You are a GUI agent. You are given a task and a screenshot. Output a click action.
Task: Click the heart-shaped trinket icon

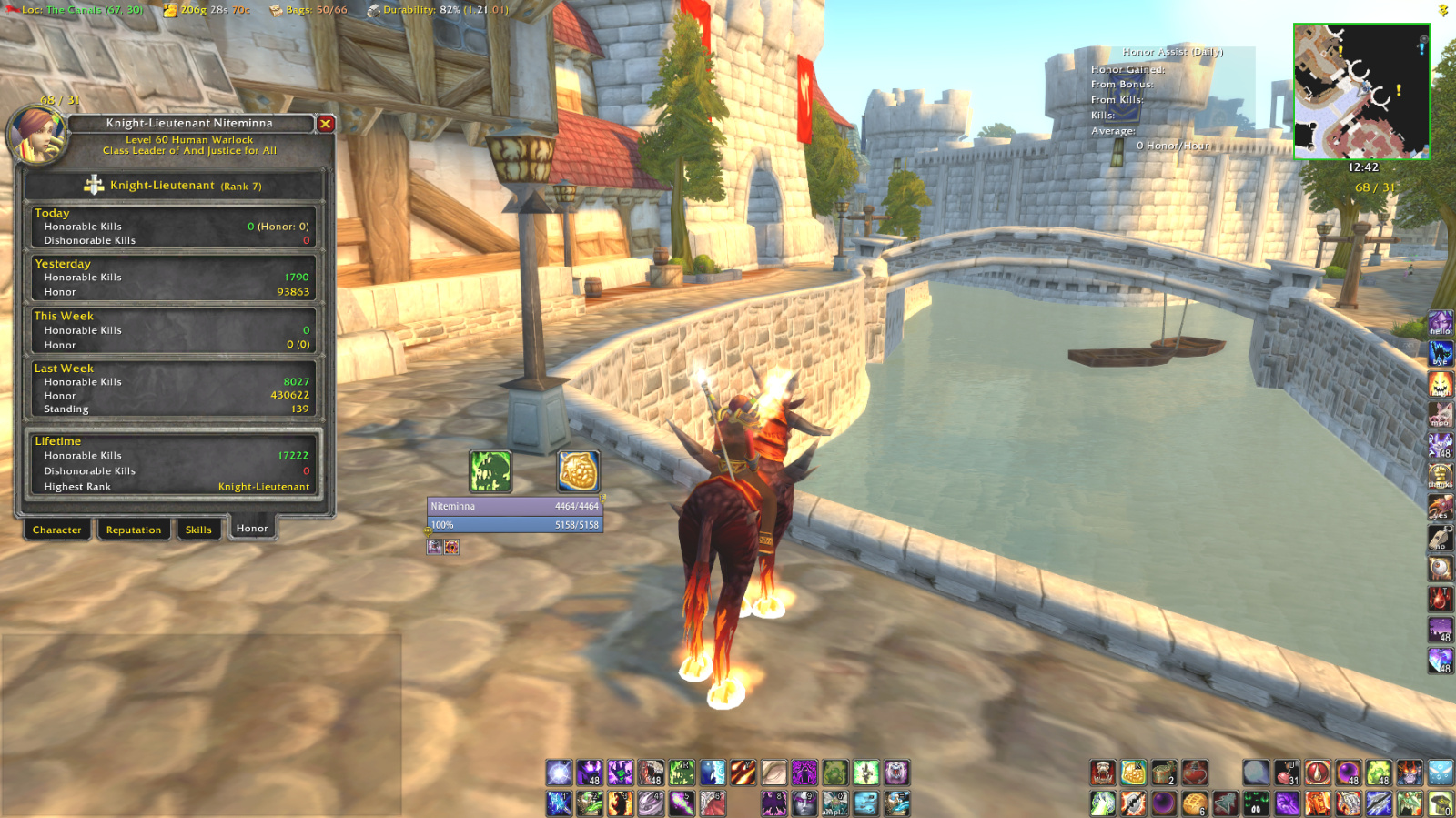click(x=1194, y=773)
